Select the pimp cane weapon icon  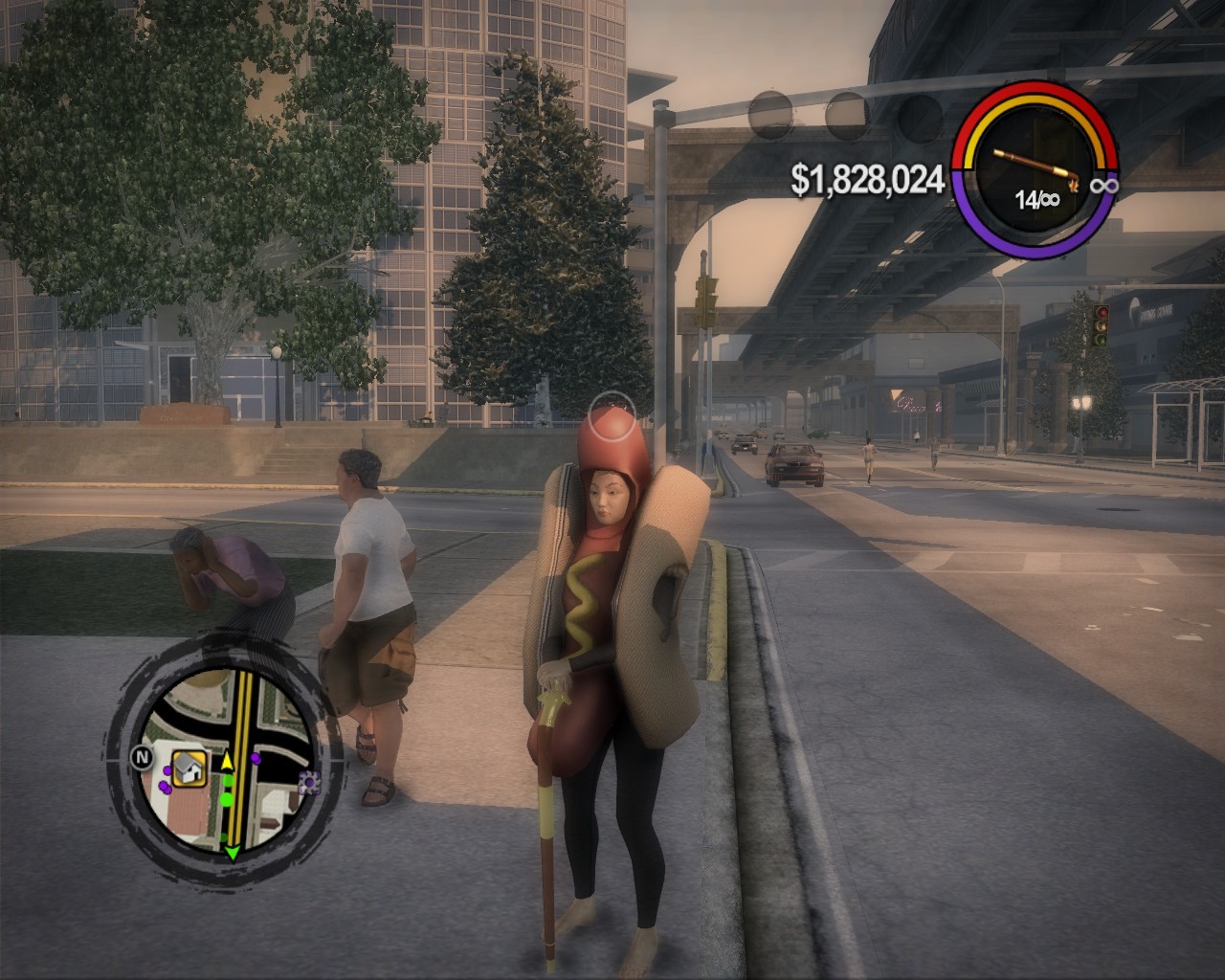coord(1037,168)
